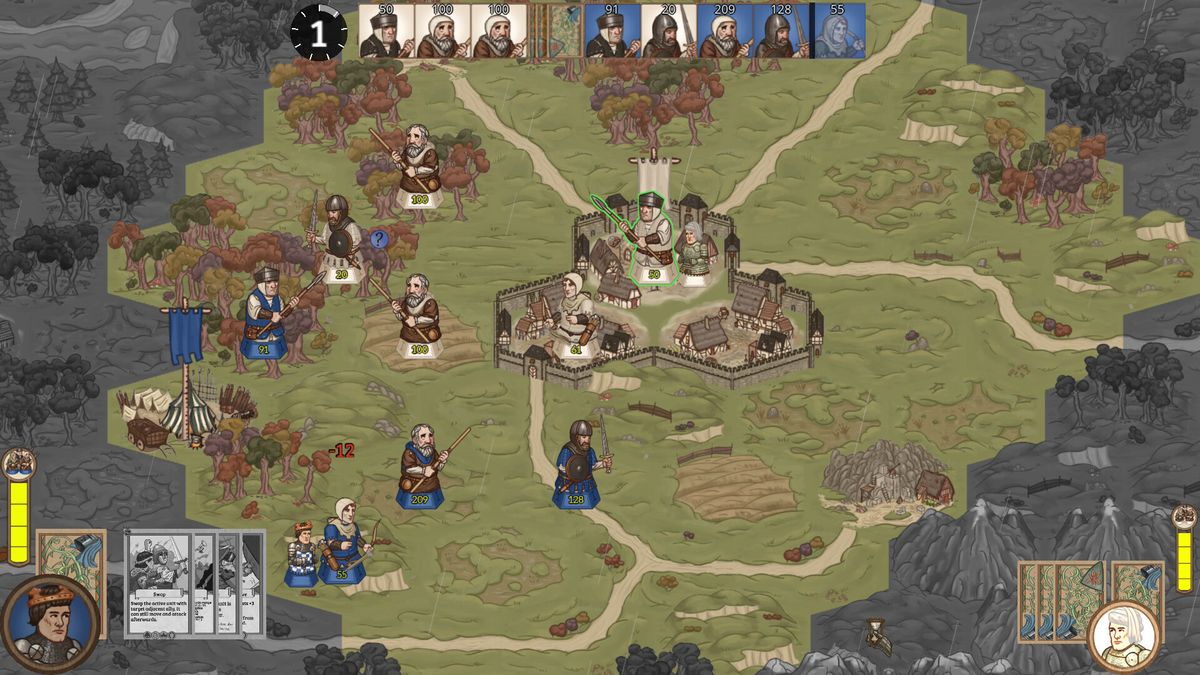Select the blue turn-order portrait showing 20
Viewport: 1200px width, 675px height.
pyautogui.click(x=667, y=31)
